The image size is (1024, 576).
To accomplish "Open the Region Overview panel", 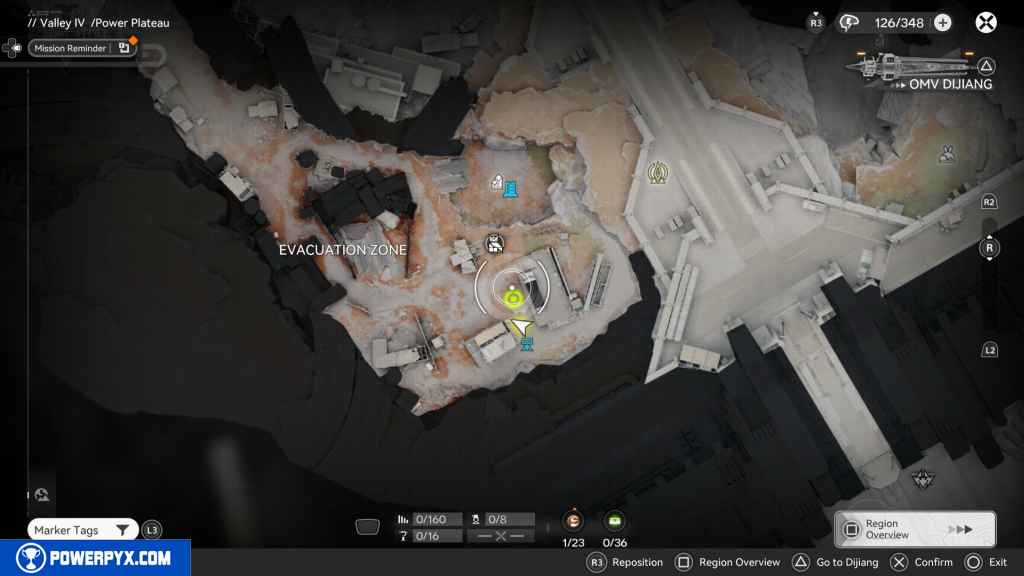I will point(915,529).
